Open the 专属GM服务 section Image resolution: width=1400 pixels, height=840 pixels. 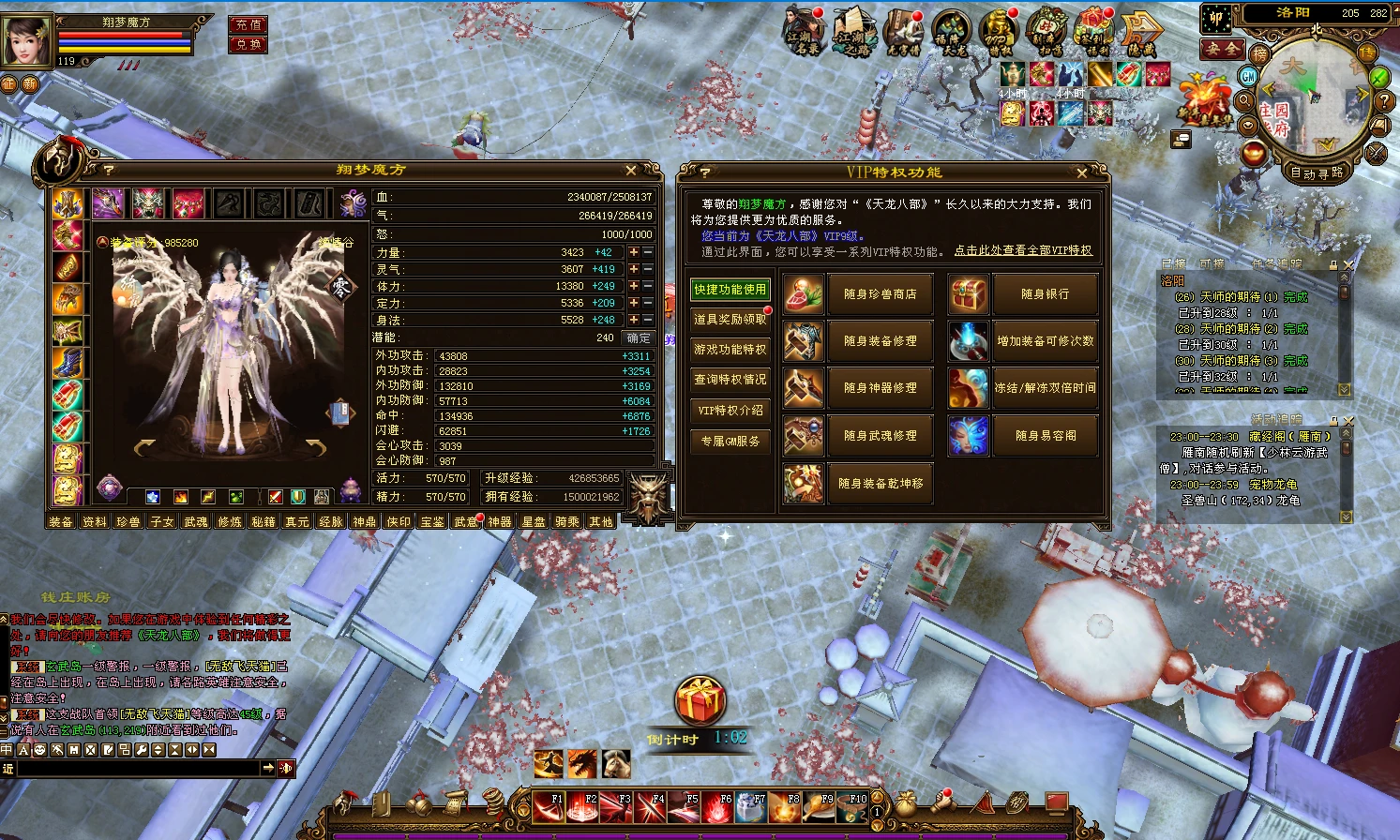pyautogui.click(x=730, y=441)
